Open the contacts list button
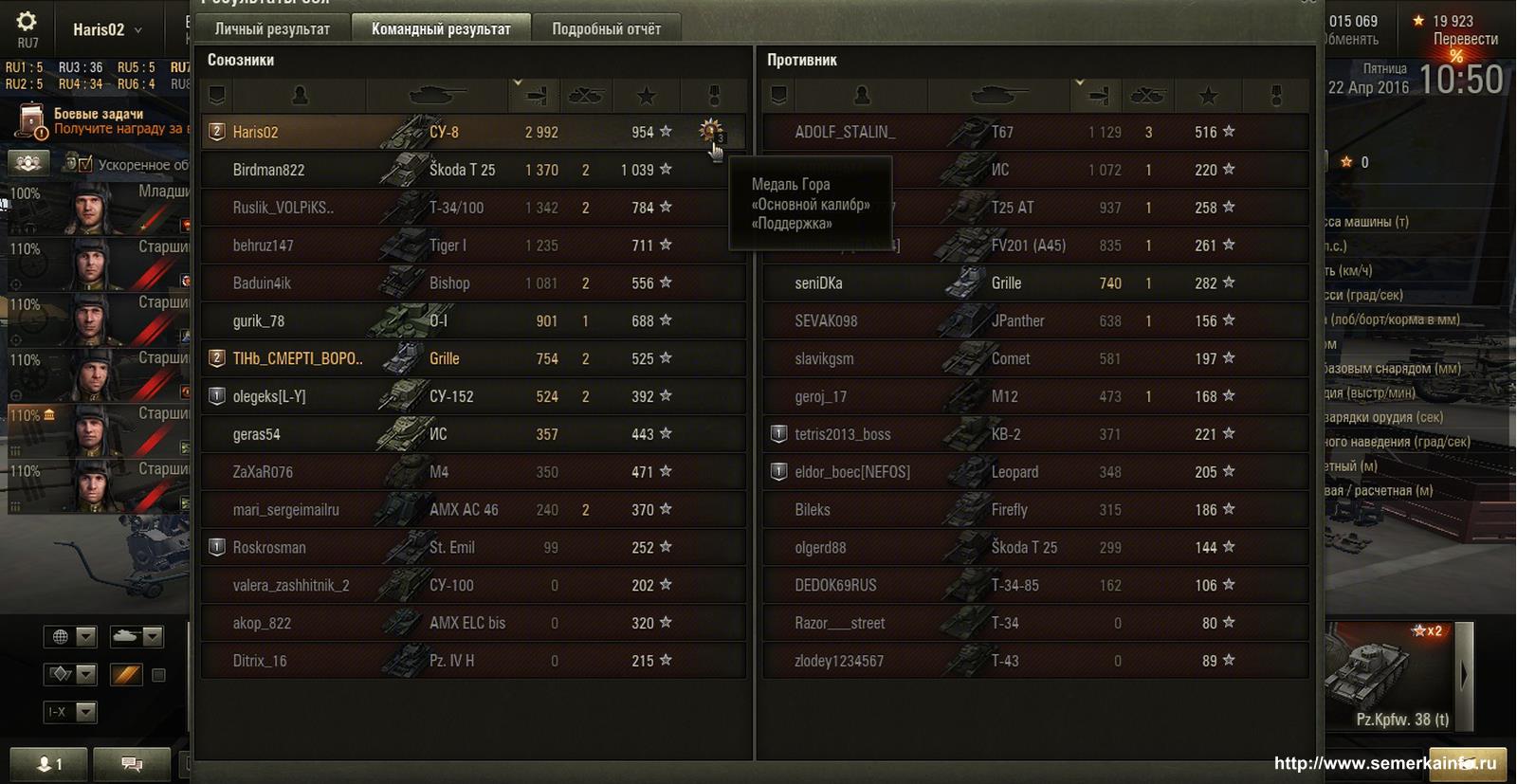The height and width of the screenshot is (784, 1517). [x=48, y=763]
